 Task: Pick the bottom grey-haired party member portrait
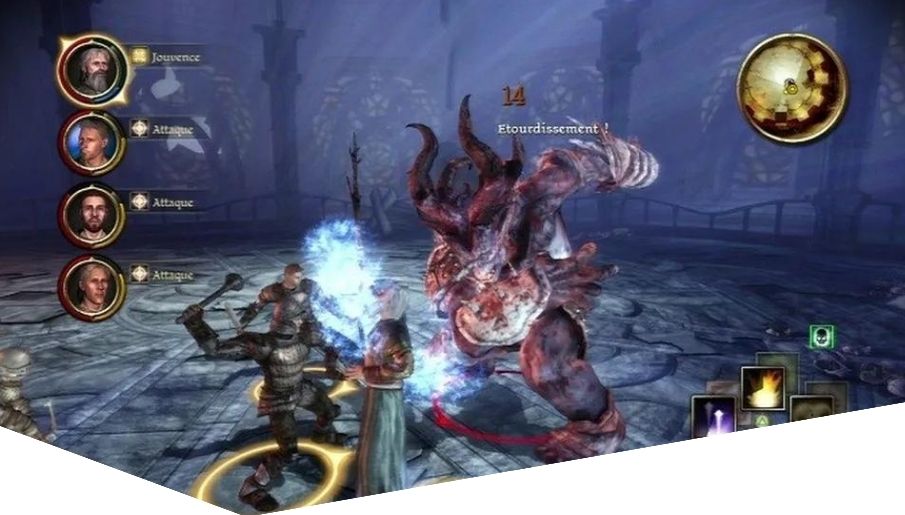click(x=91, y=282)
